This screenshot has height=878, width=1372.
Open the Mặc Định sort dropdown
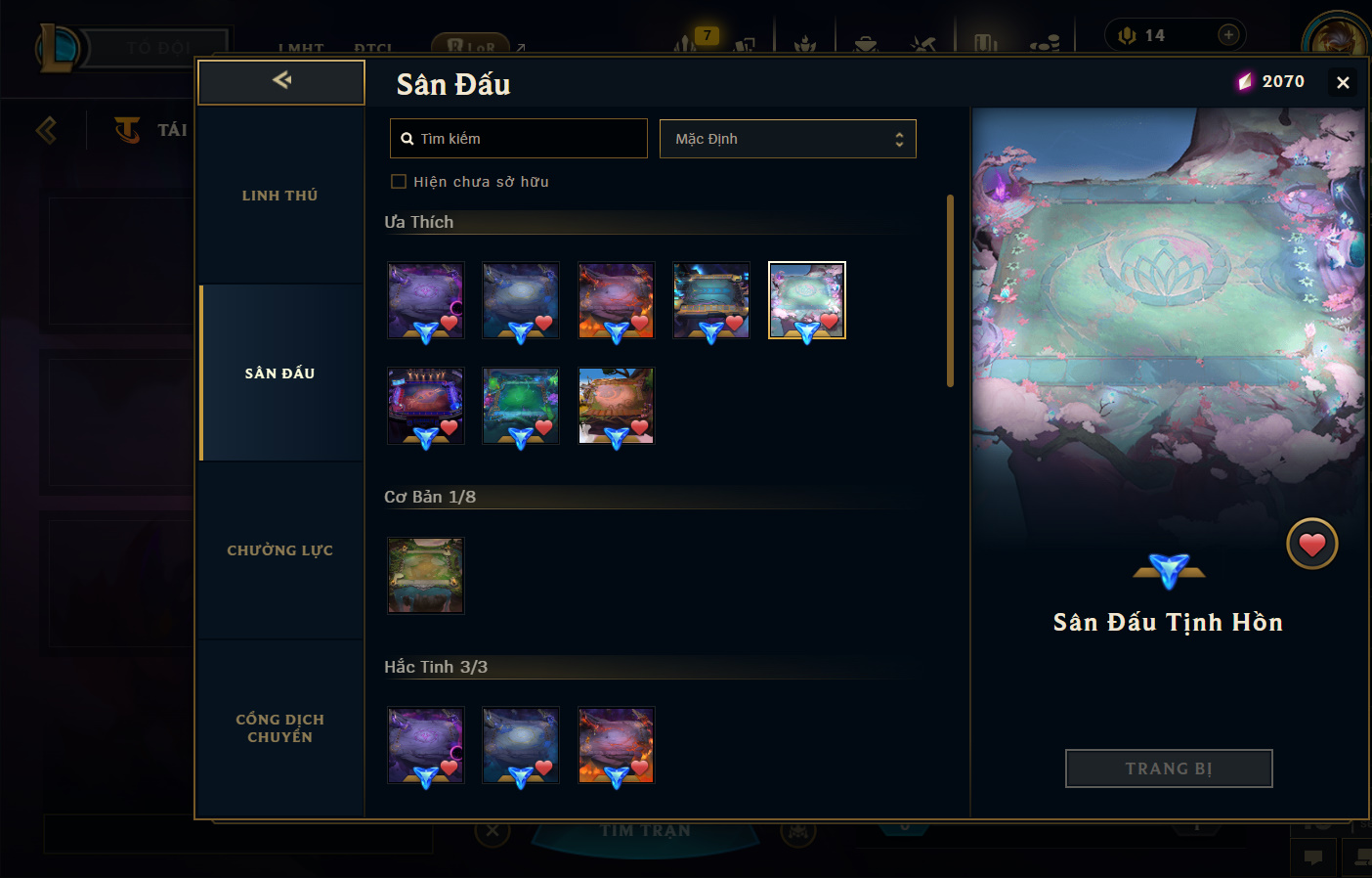click(x=788, y=139)
